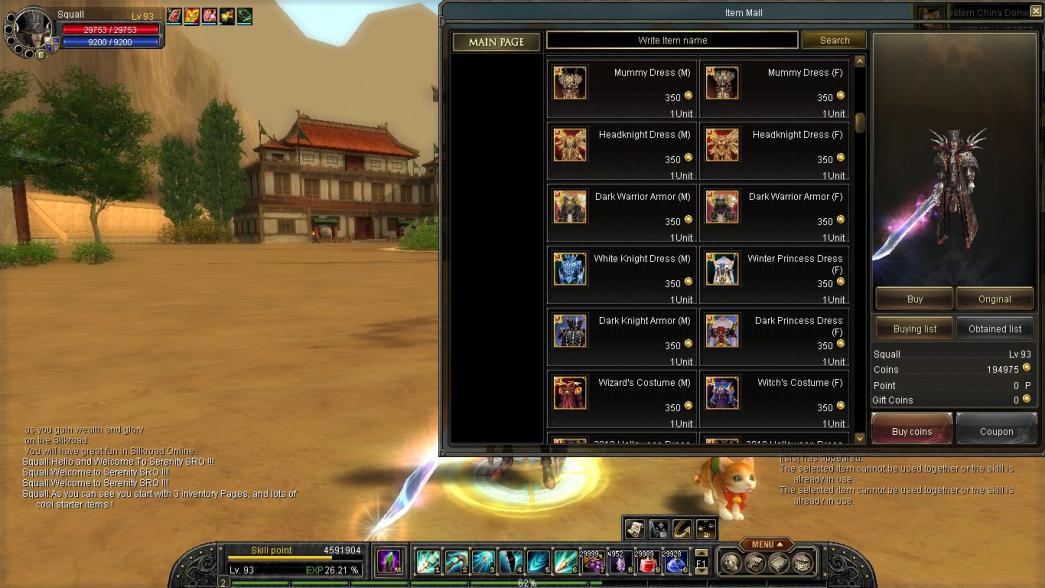Switch to the Obtained list
The width and height of the screenshot is (1045, 588).
[x=994, y=329]
